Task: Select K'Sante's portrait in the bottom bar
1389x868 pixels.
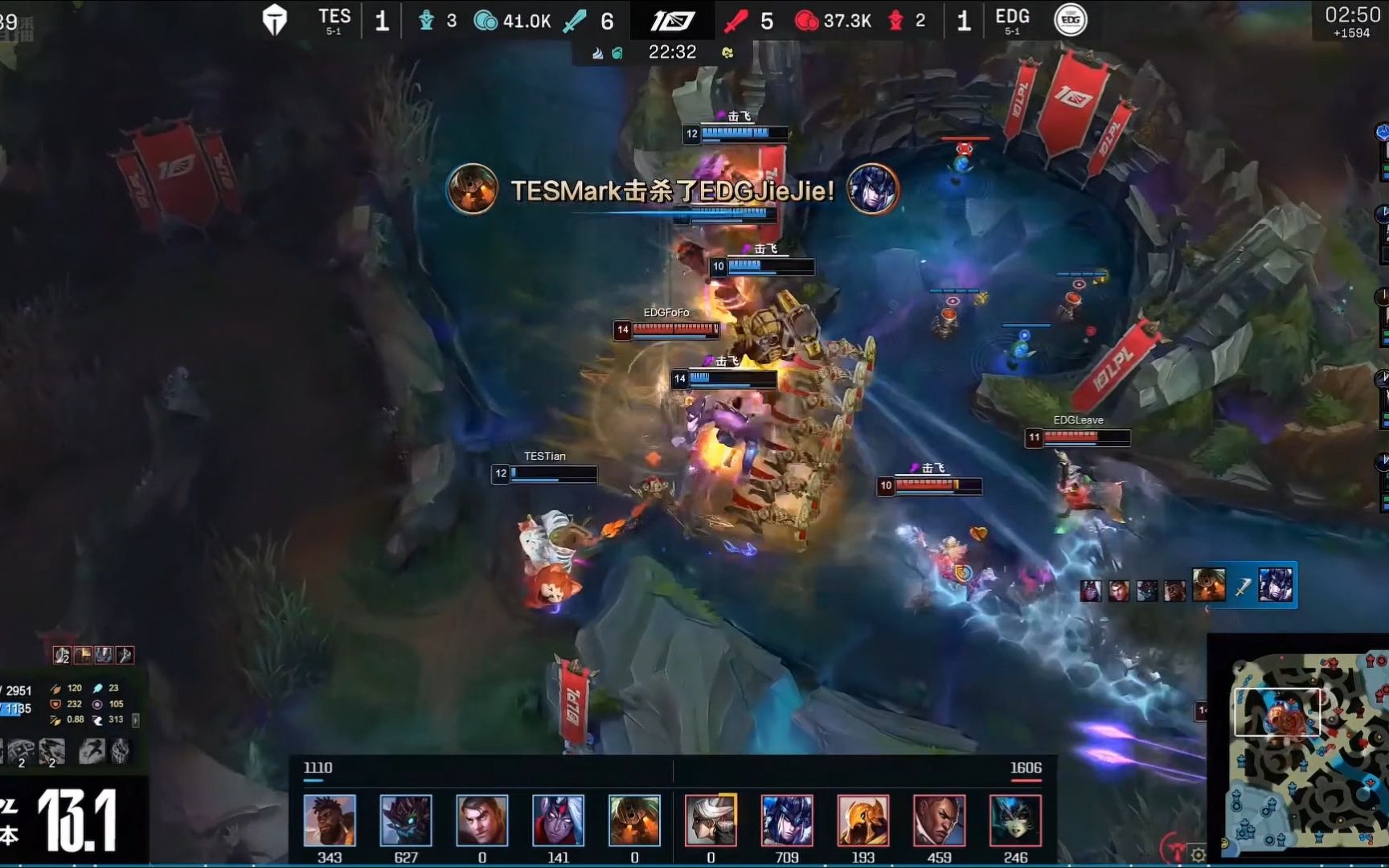Action: pyautogui.click(x=330, y=820)
